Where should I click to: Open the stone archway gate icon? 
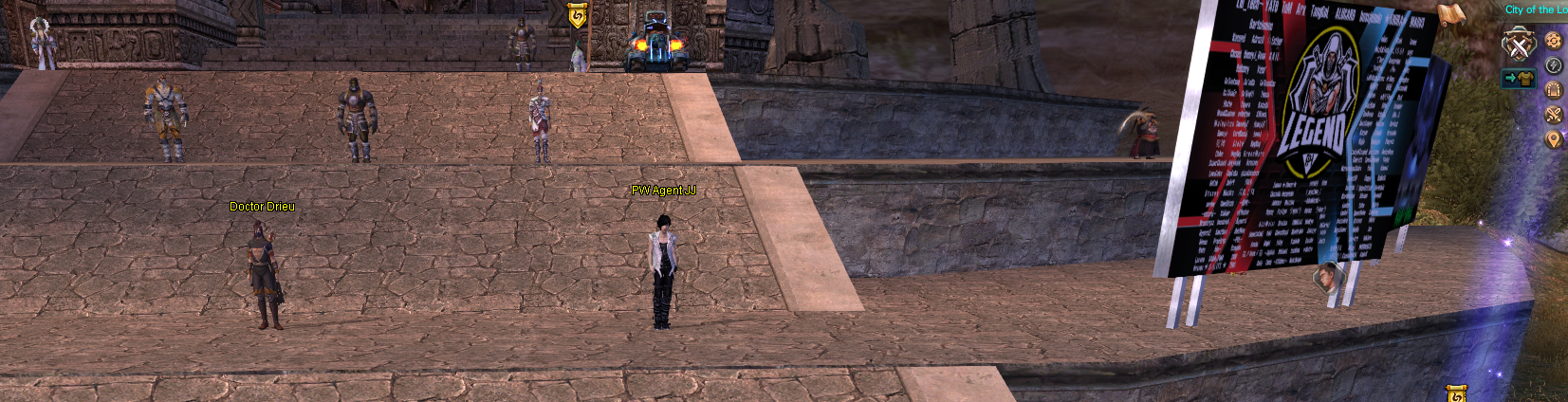click(x=1553, y=90)
